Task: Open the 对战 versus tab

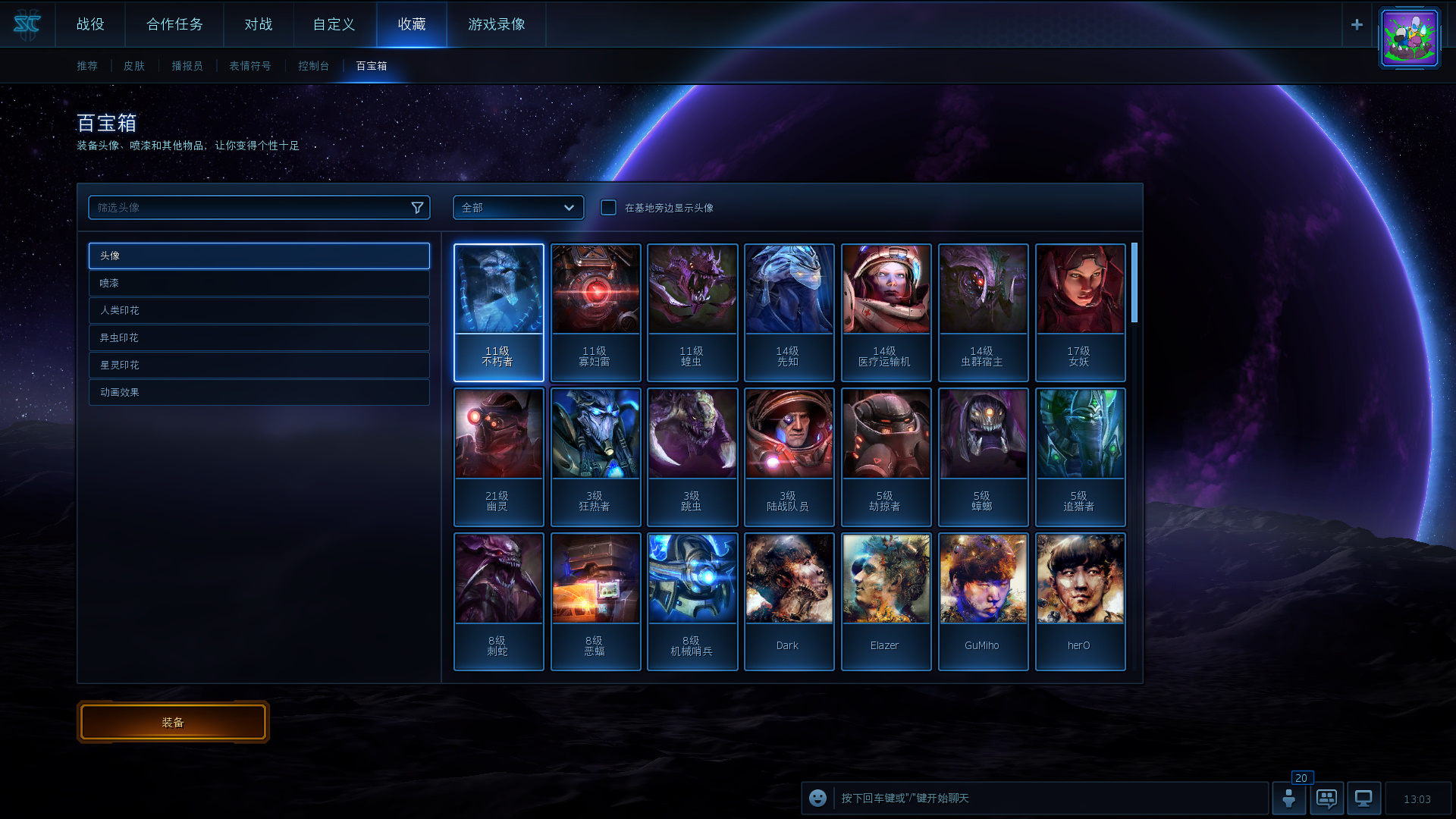Action: click(x=259, y=24)
